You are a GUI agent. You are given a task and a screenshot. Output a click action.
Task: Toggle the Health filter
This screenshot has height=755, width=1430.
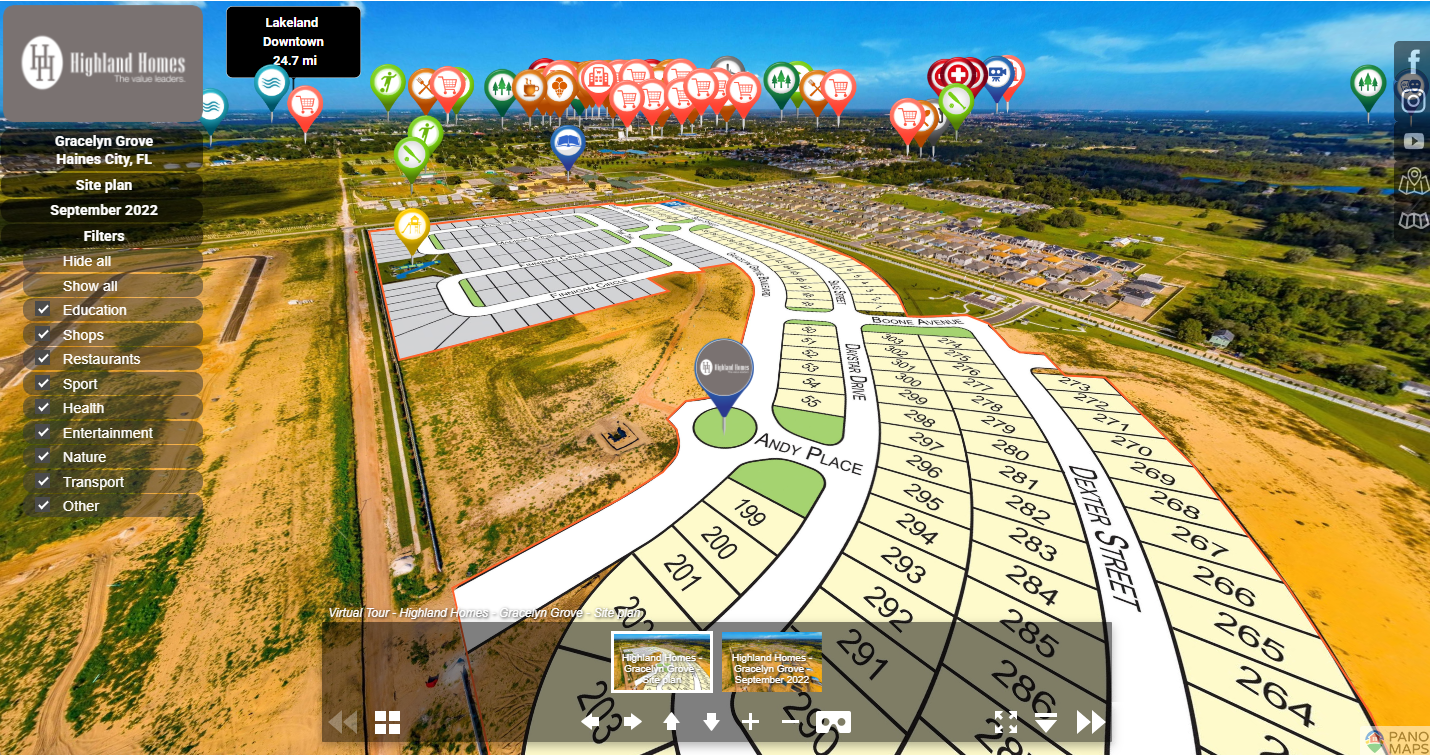click(x=43, y=408)
